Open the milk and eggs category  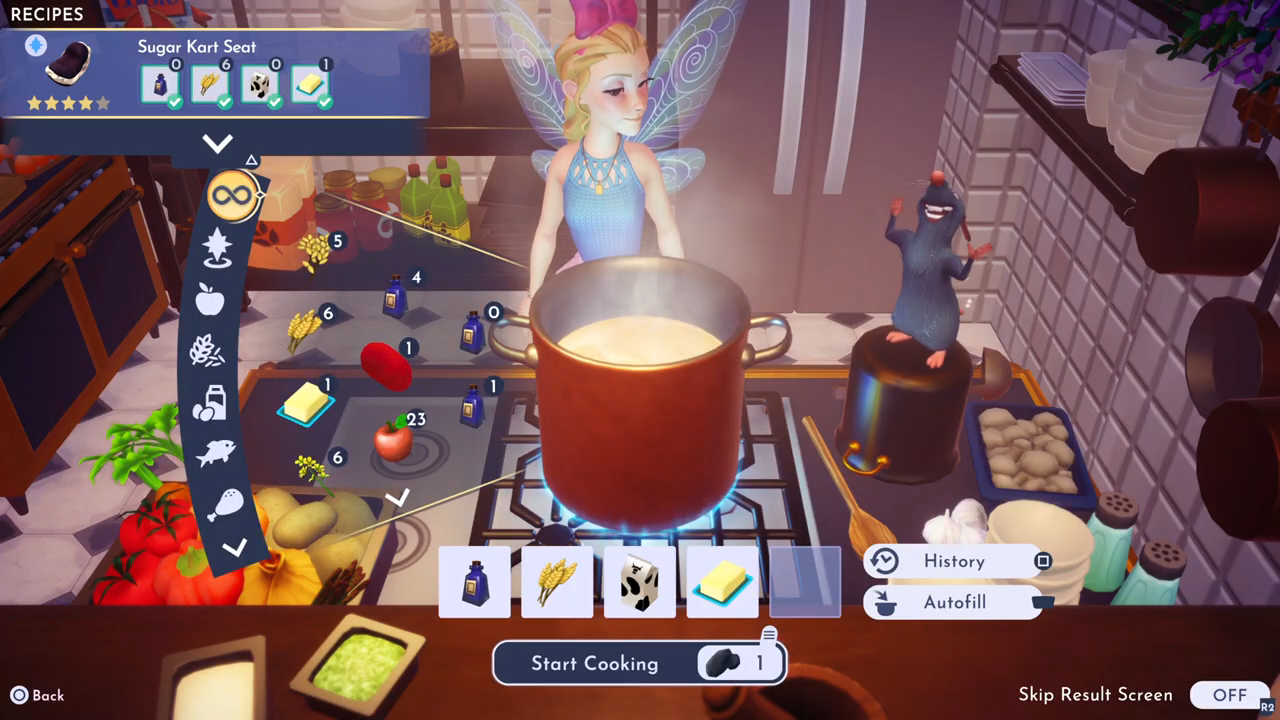click(209, 402)
